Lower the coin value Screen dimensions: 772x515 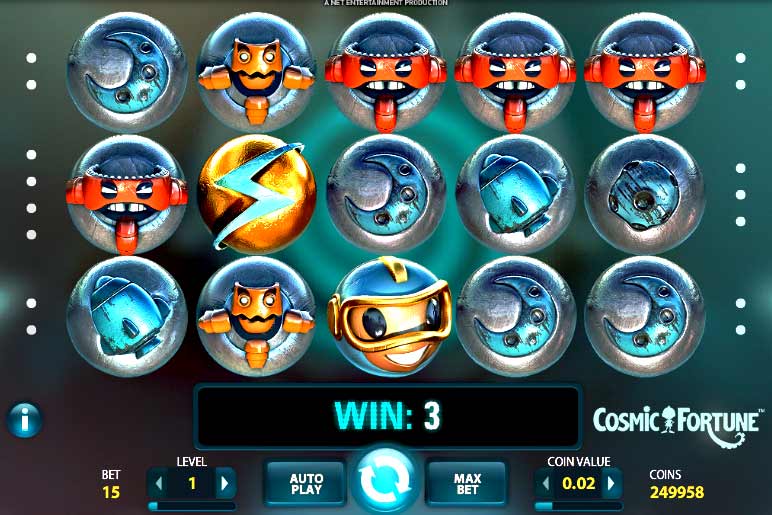[x=546, y=484]
